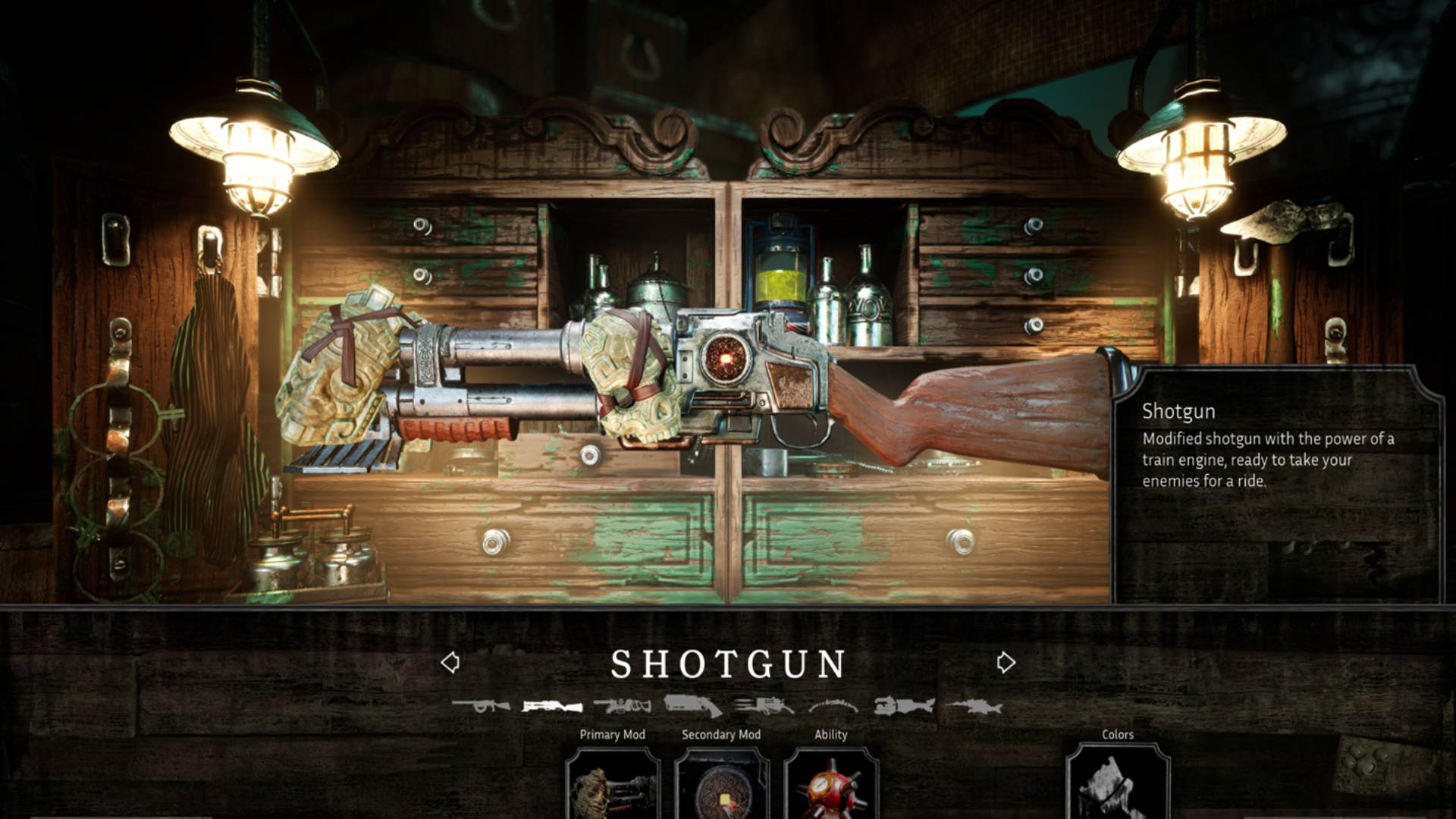
Task: Go to the previous weapon with left arrow
Action: point(450,663)
